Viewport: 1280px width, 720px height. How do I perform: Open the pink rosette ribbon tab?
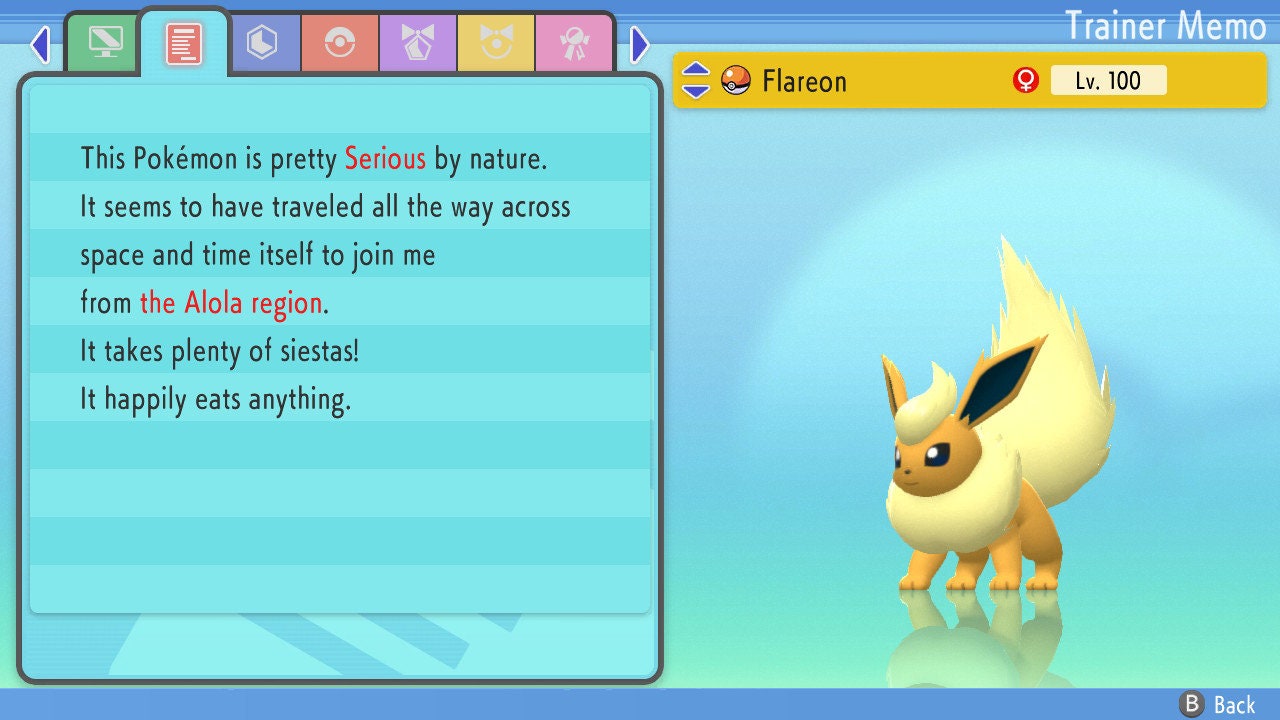[574, 43]
